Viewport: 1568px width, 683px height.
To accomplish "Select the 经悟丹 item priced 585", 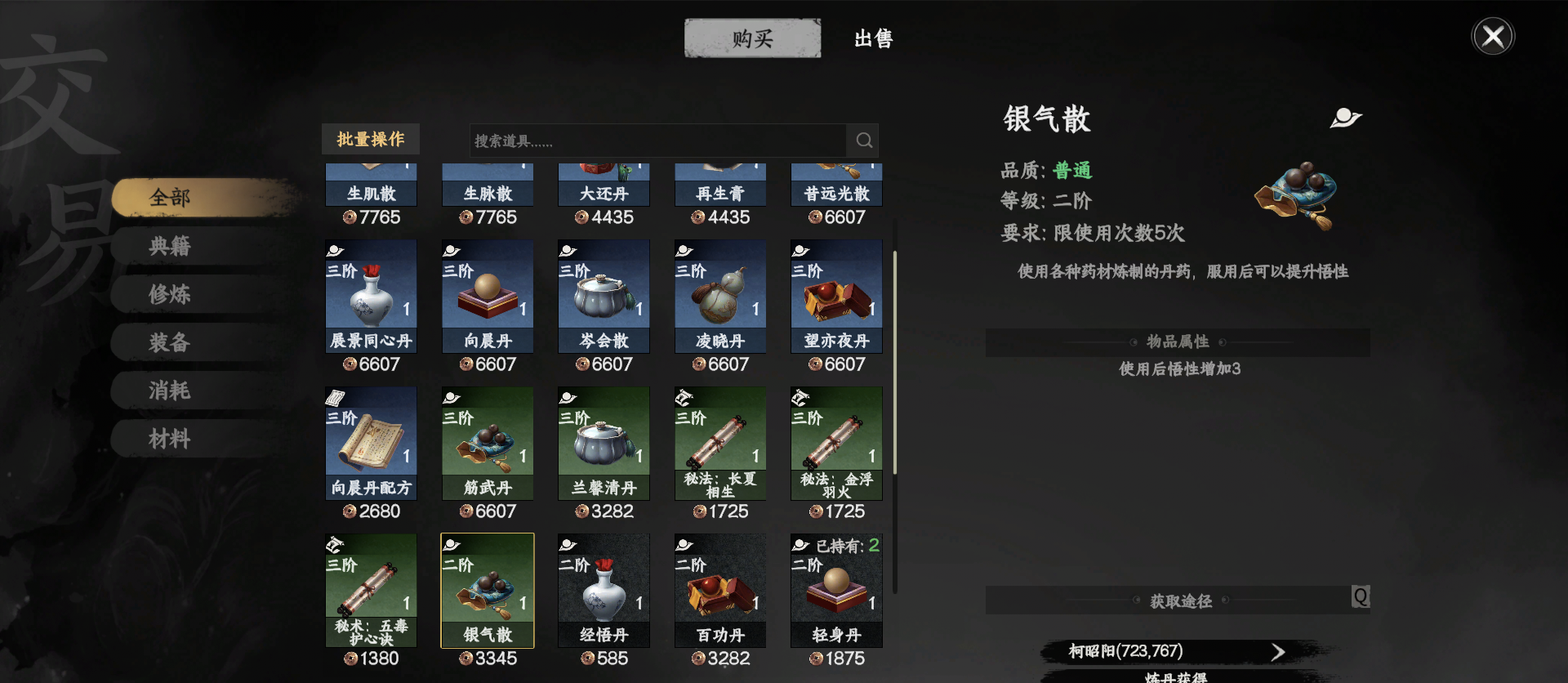I will pos(604,590).
